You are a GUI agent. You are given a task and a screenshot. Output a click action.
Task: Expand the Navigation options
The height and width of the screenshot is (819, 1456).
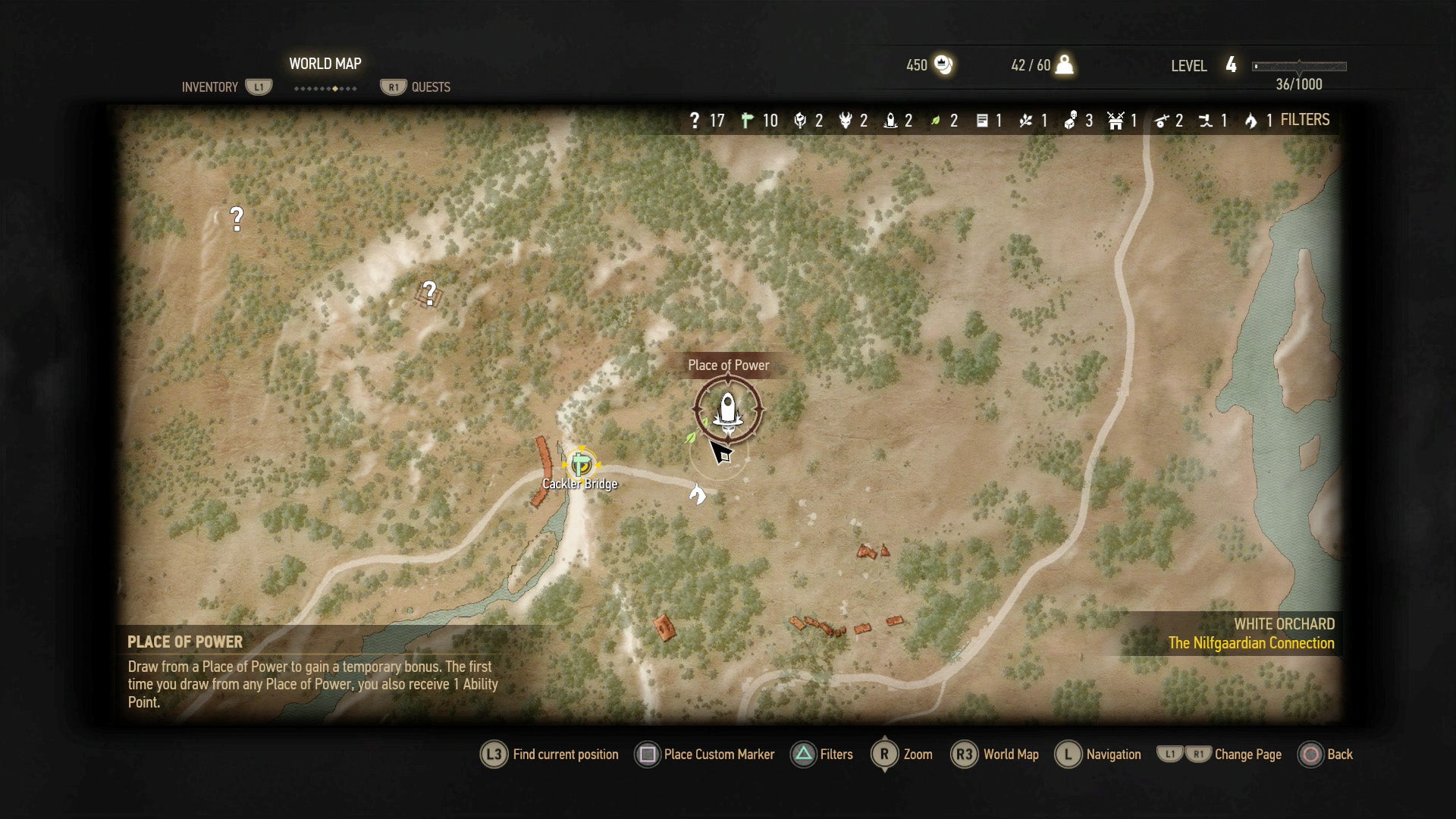coord(1097,755)
